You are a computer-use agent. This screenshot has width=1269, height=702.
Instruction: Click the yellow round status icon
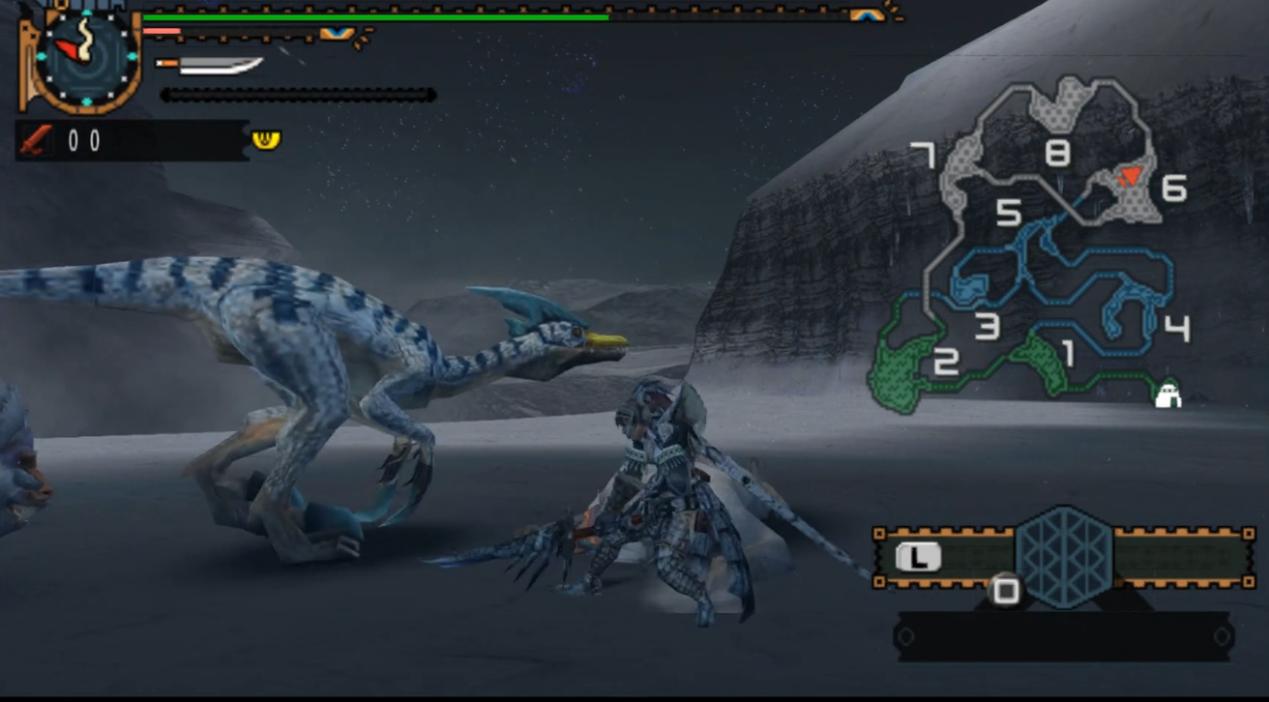[266, 139]
